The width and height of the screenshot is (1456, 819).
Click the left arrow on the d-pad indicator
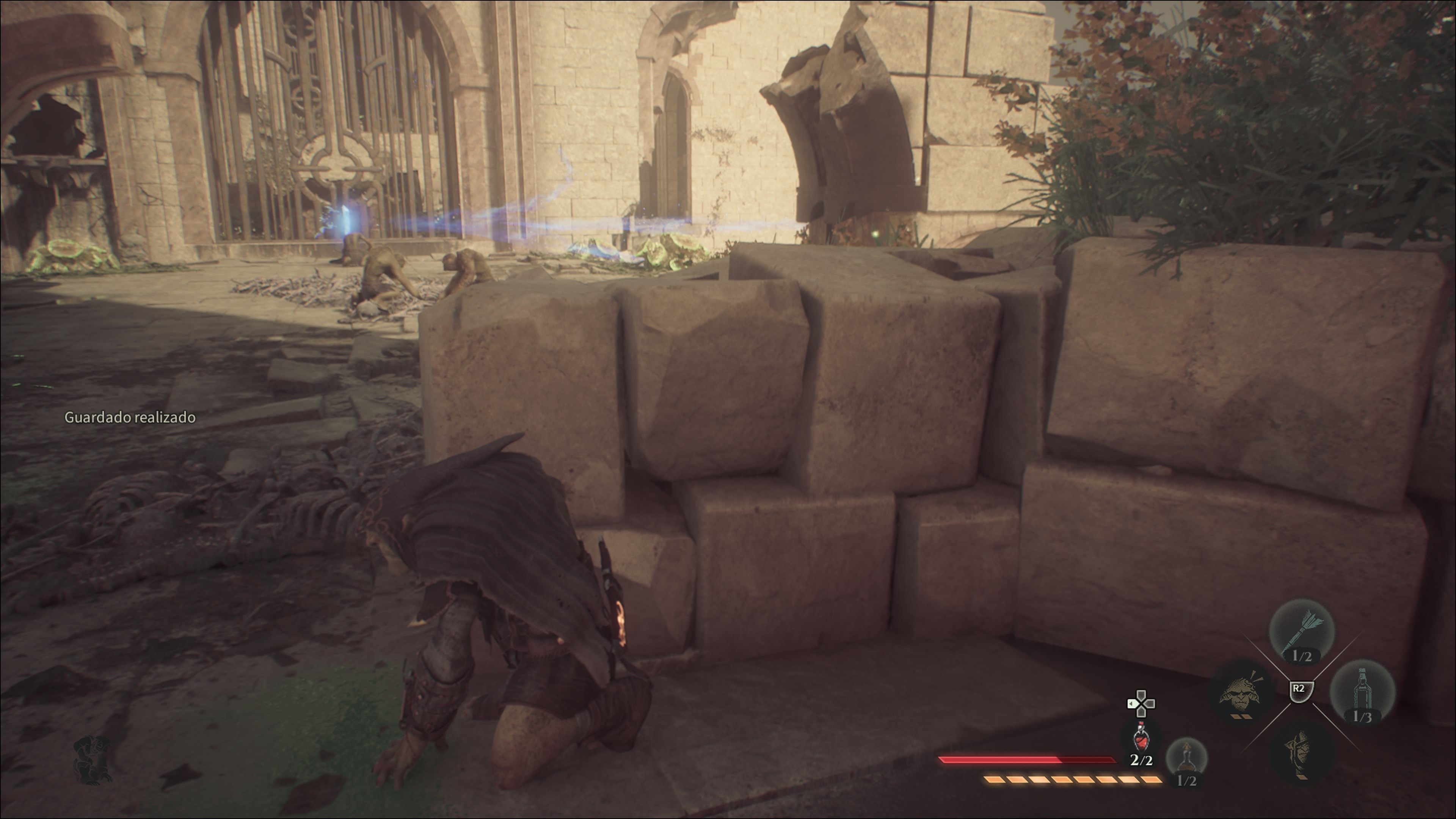click(1131, 704)
